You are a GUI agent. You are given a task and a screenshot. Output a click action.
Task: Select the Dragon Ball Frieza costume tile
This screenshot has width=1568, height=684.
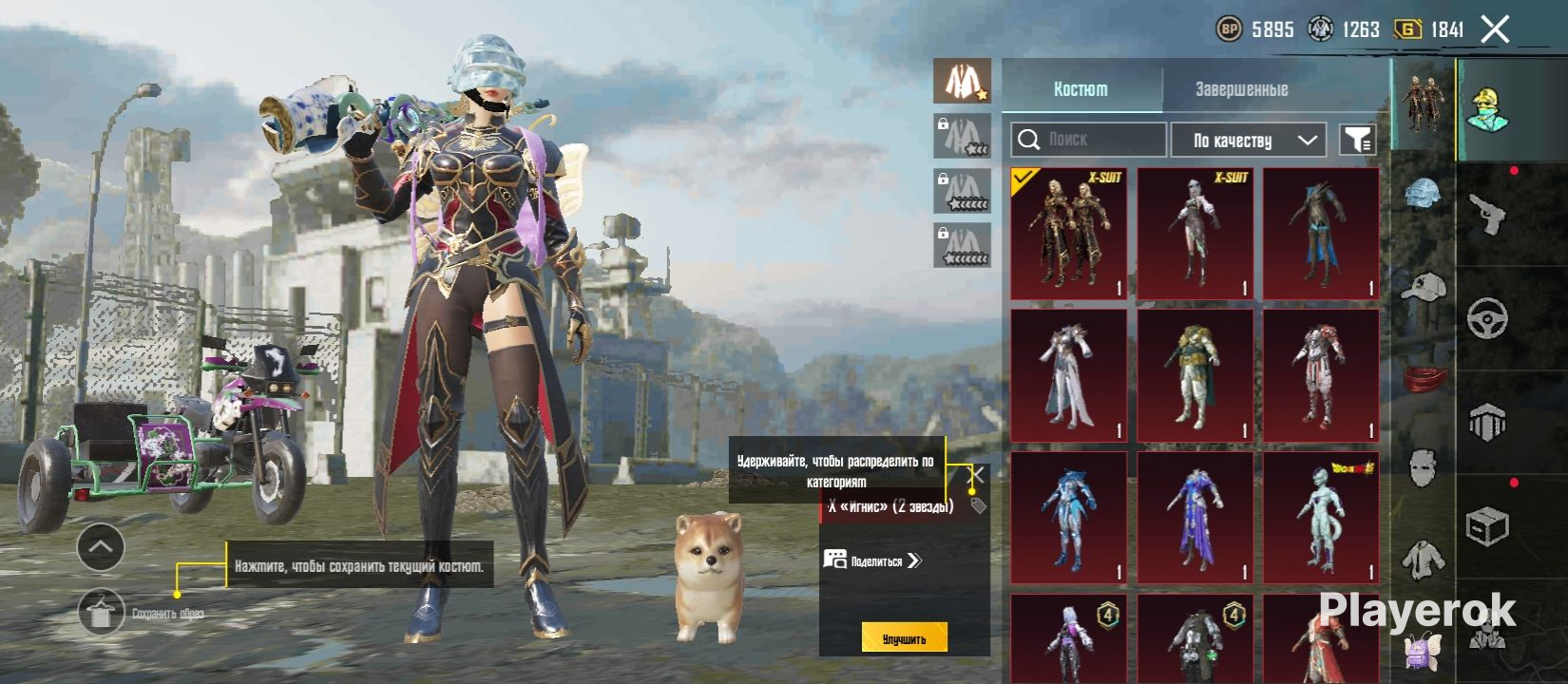coord(1321,518)
